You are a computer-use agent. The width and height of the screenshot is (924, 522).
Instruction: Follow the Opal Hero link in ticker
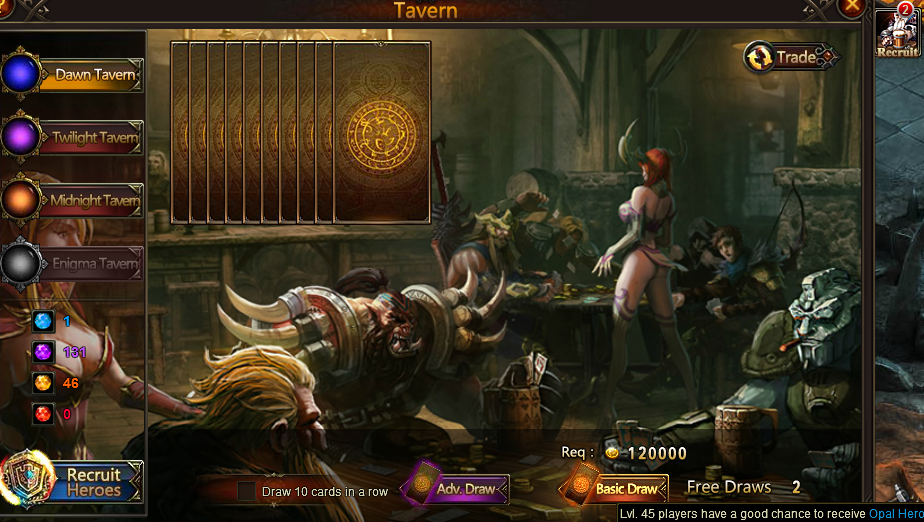click(x=895, y=513)
